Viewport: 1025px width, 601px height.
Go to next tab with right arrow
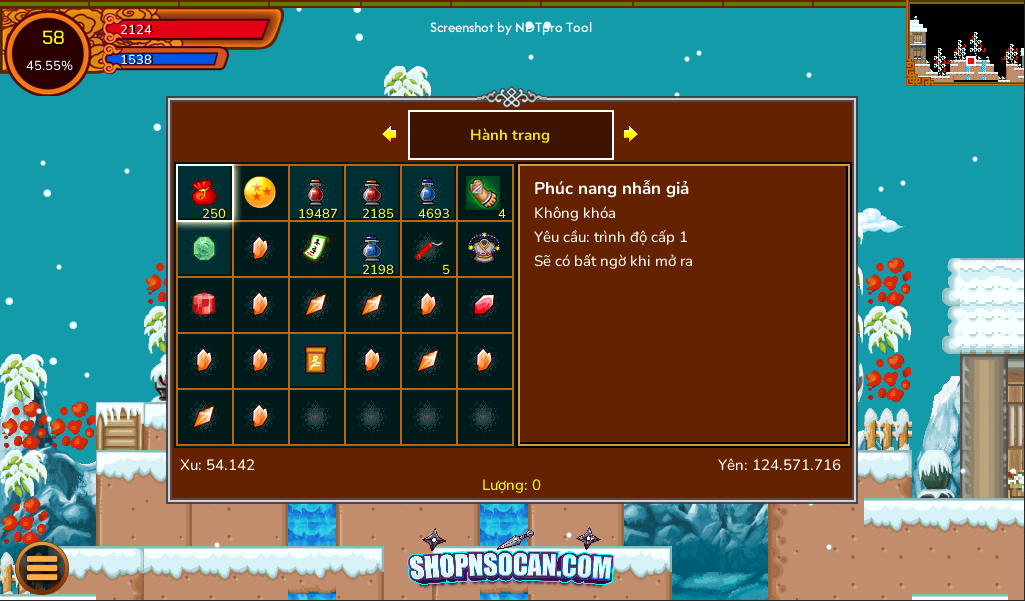(631, 134)
